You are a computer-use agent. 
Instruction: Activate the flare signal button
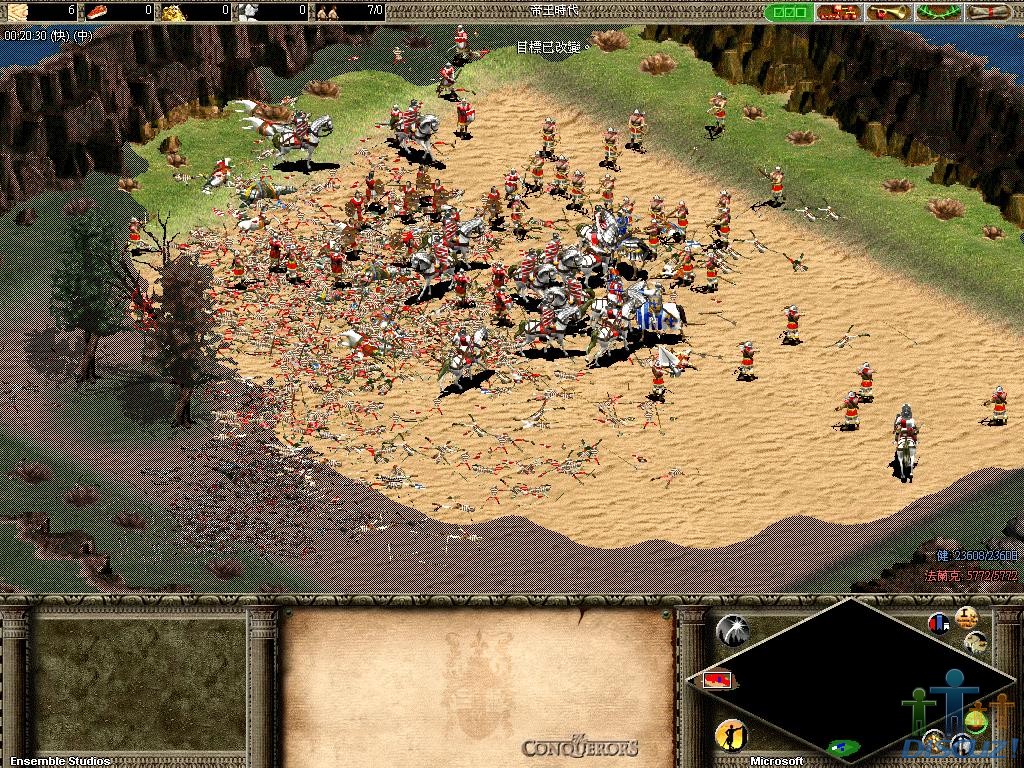(x=733, y=628)
